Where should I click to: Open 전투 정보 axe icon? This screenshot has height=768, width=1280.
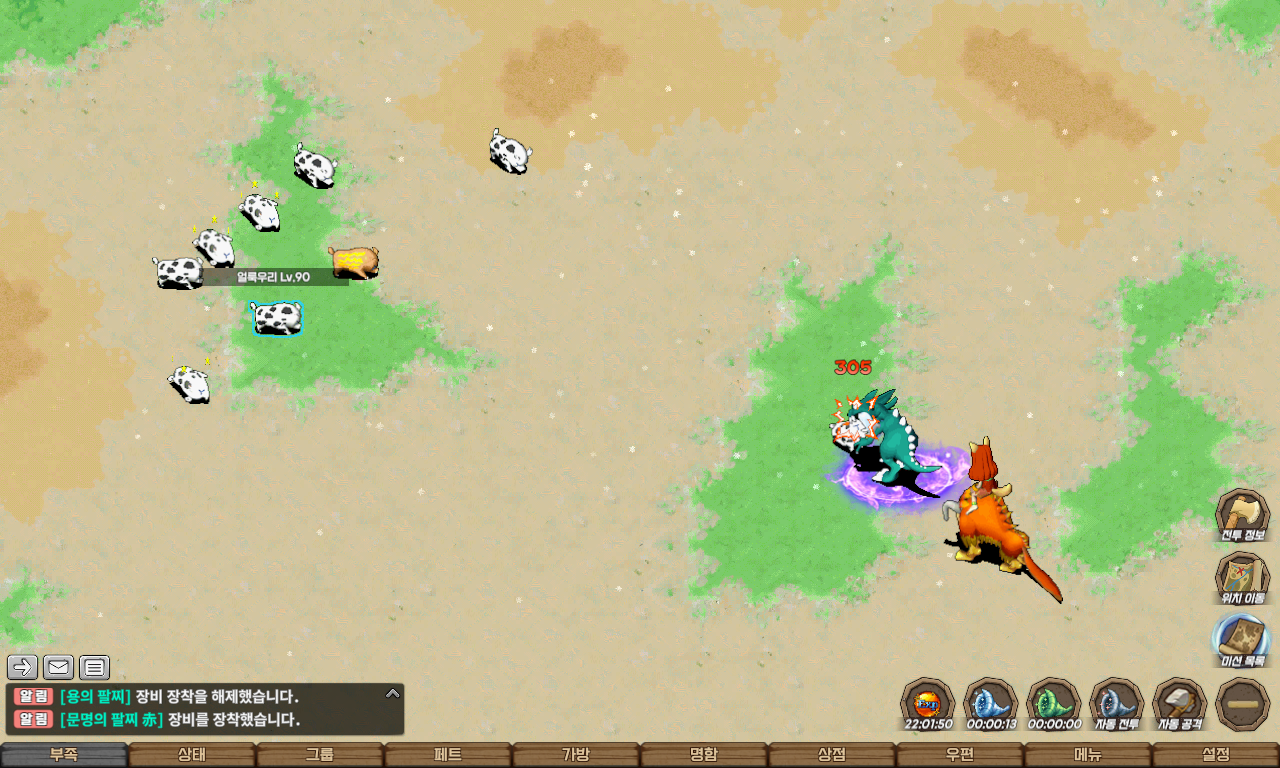coord(1242,516)
